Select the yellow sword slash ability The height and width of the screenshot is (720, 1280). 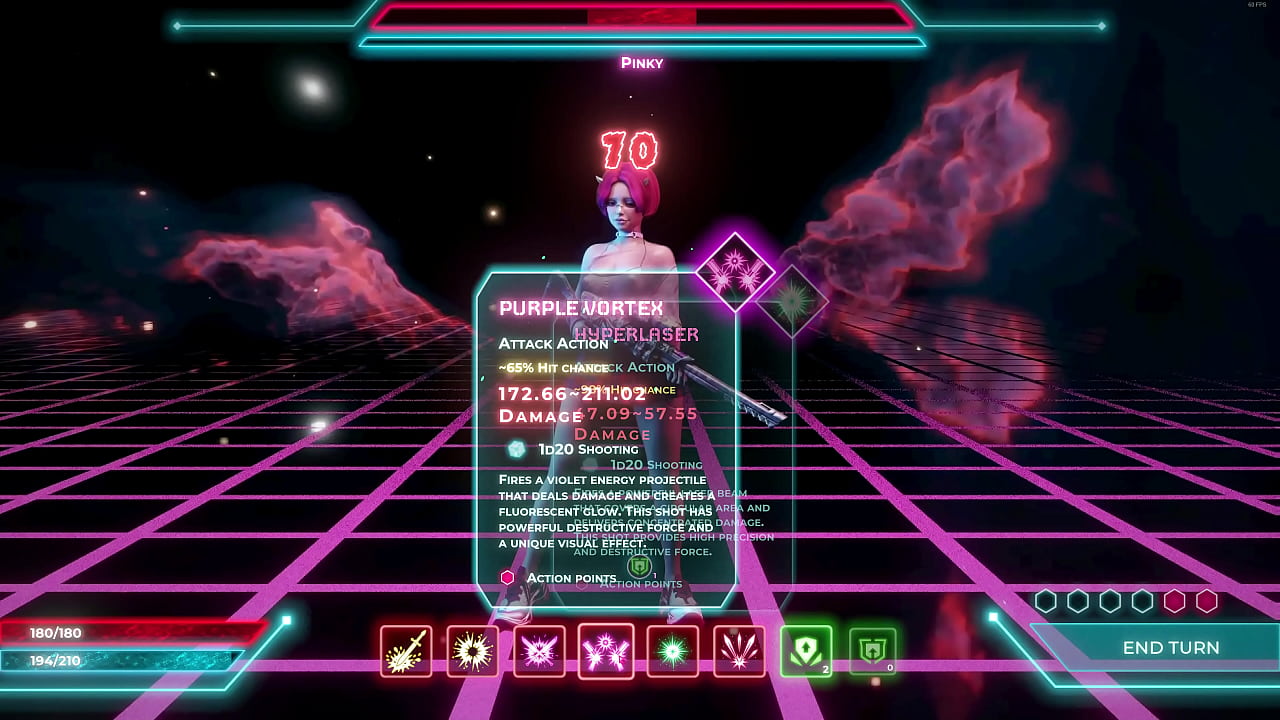(x=406, y=651)
